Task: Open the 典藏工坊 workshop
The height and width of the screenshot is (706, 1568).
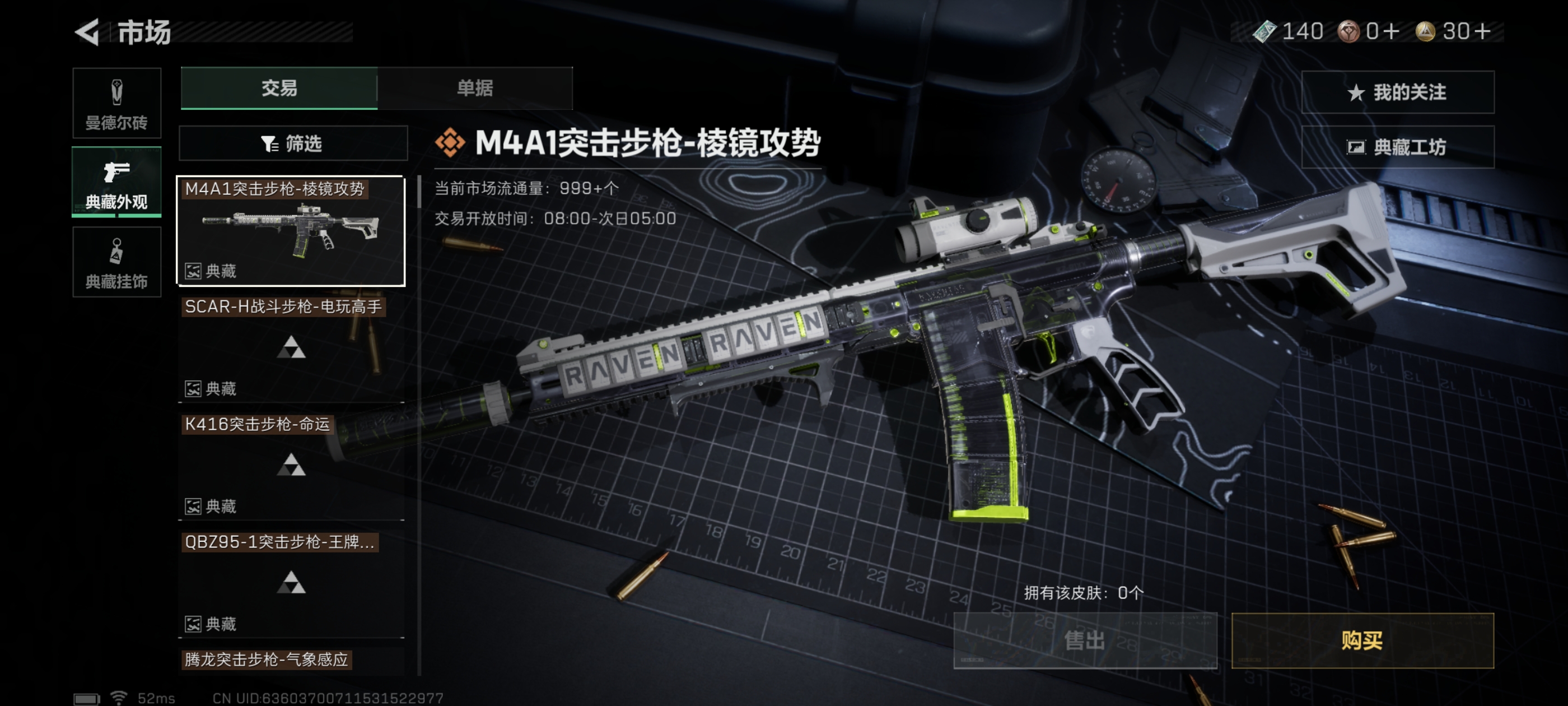Action: [1397, 147]
